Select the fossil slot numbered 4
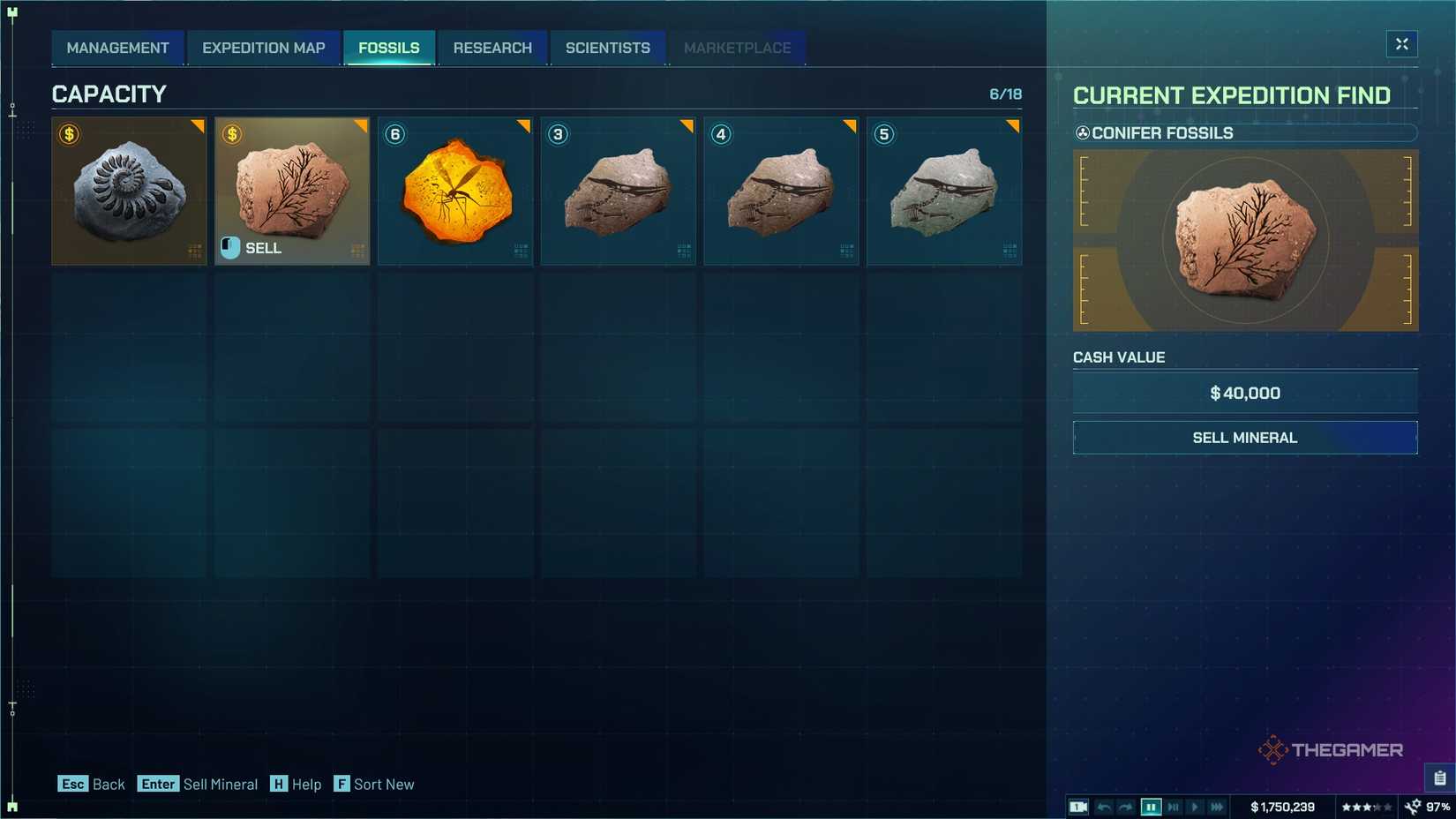 tap(781, 191)
